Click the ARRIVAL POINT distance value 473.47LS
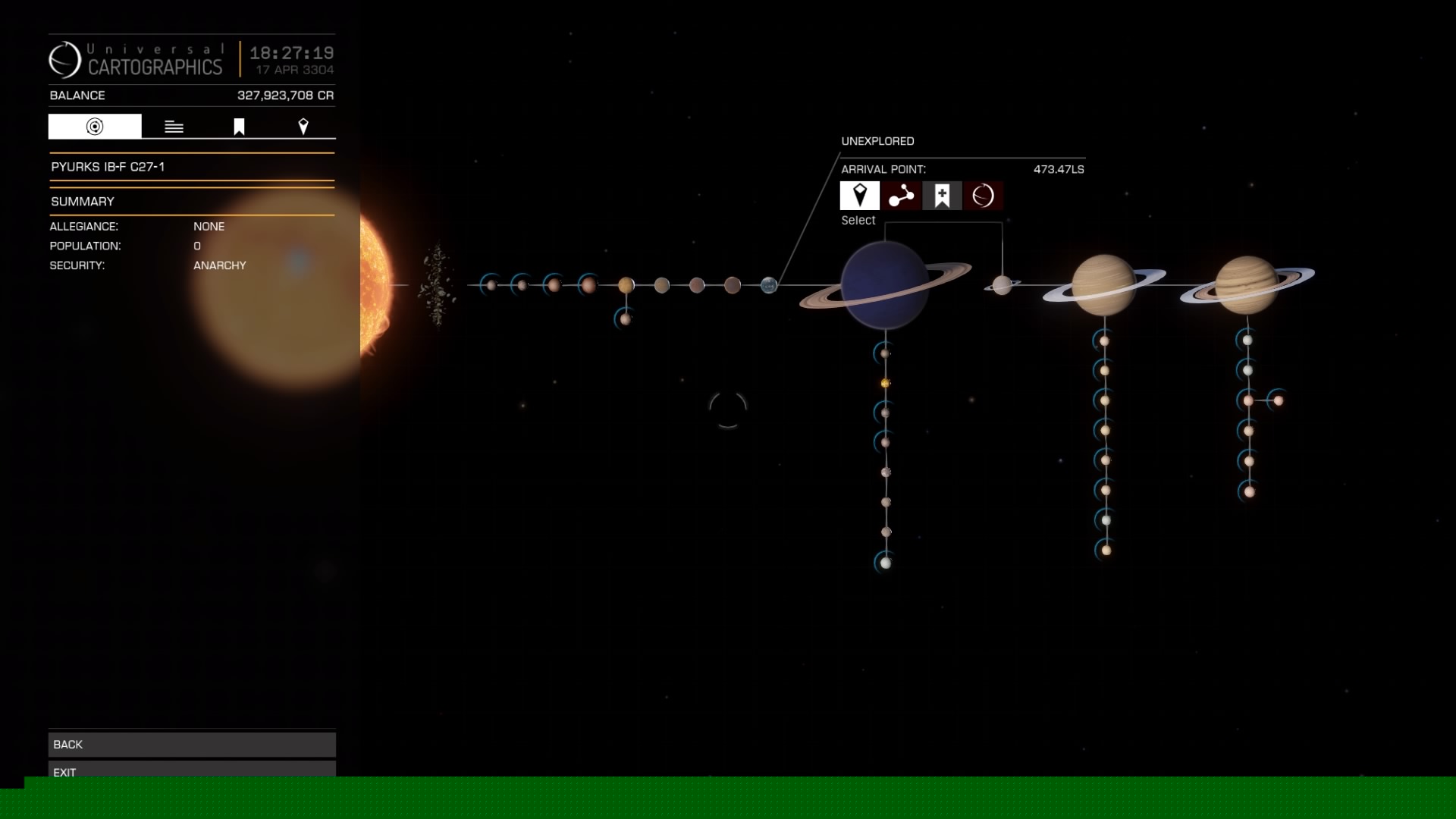Screen dimensions: 1456x819 (1059, 169)
